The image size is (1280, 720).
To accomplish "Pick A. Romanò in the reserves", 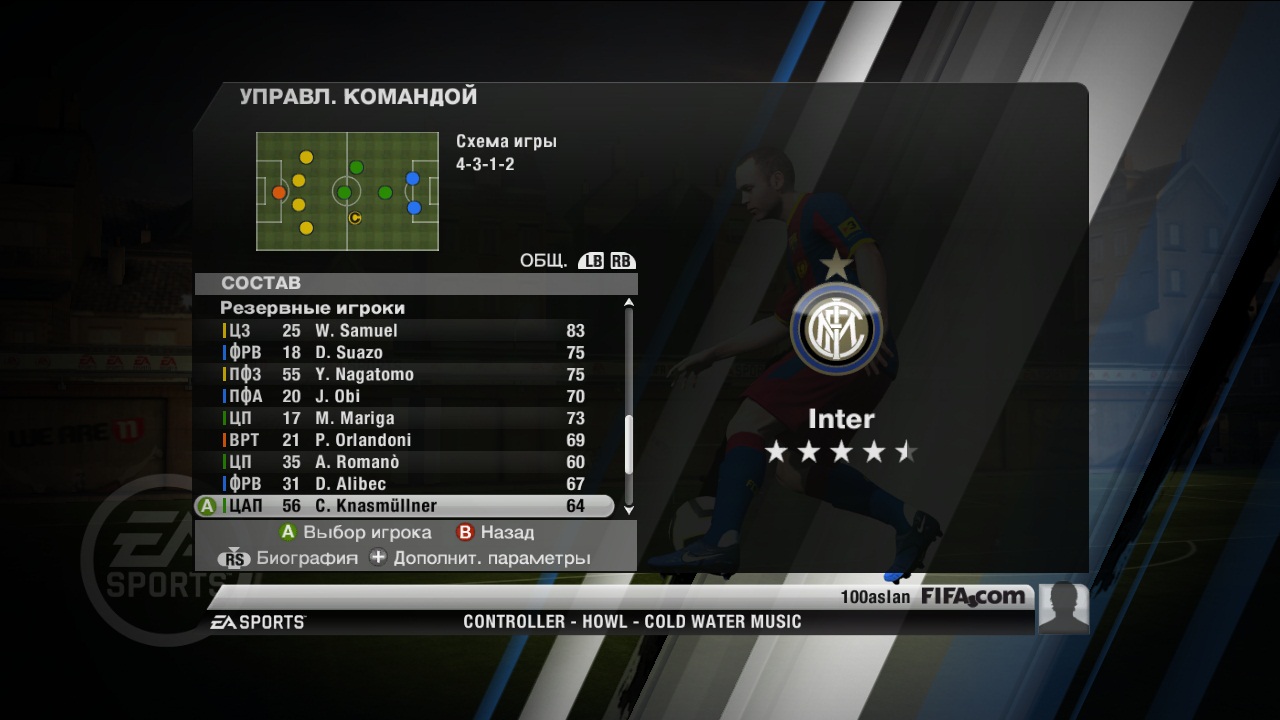I will click(400, 463).
